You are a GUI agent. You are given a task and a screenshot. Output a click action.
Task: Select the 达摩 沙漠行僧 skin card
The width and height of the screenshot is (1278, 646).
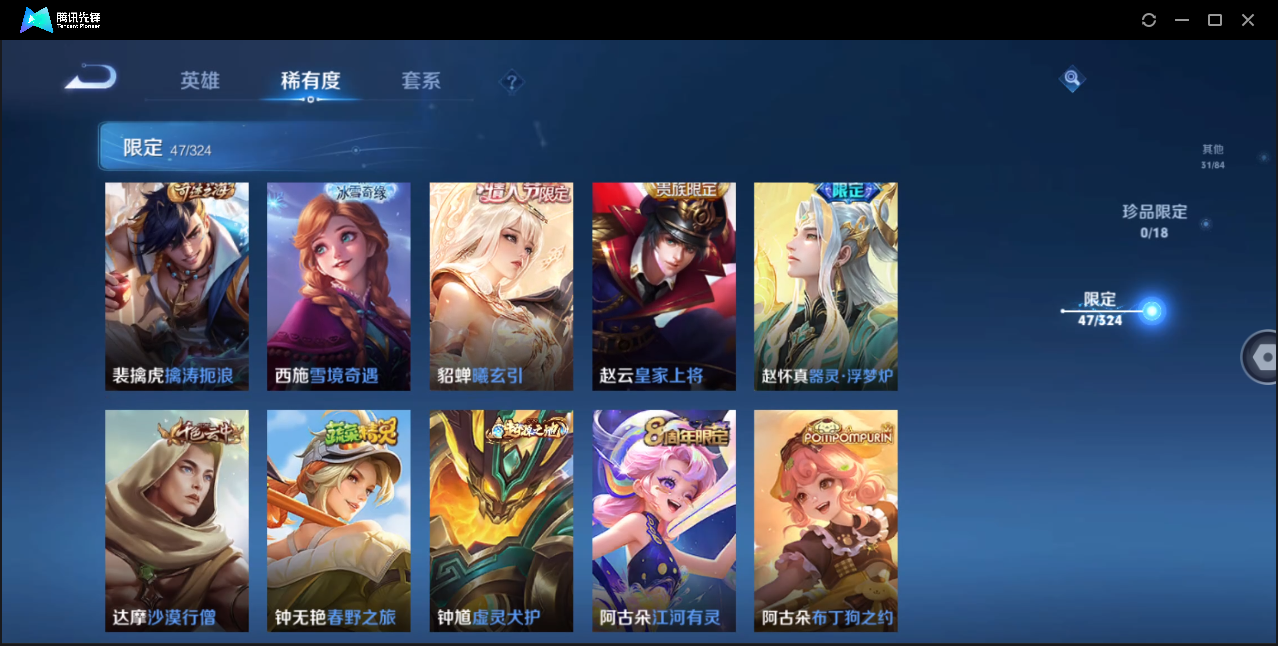click(x=177, y=520)
